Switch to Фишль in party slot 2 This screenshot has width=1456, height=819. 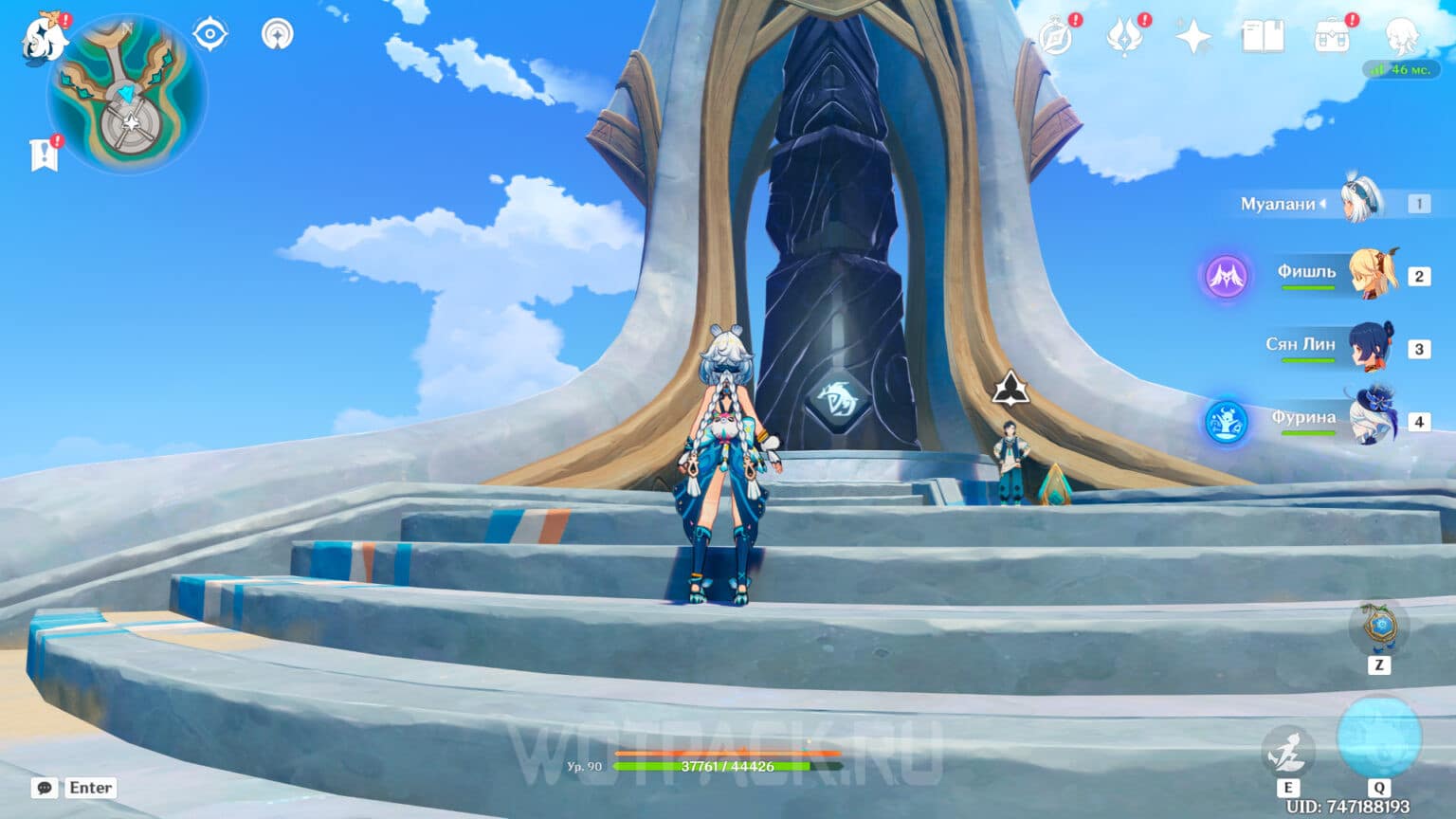click(x=1365, y=275)
